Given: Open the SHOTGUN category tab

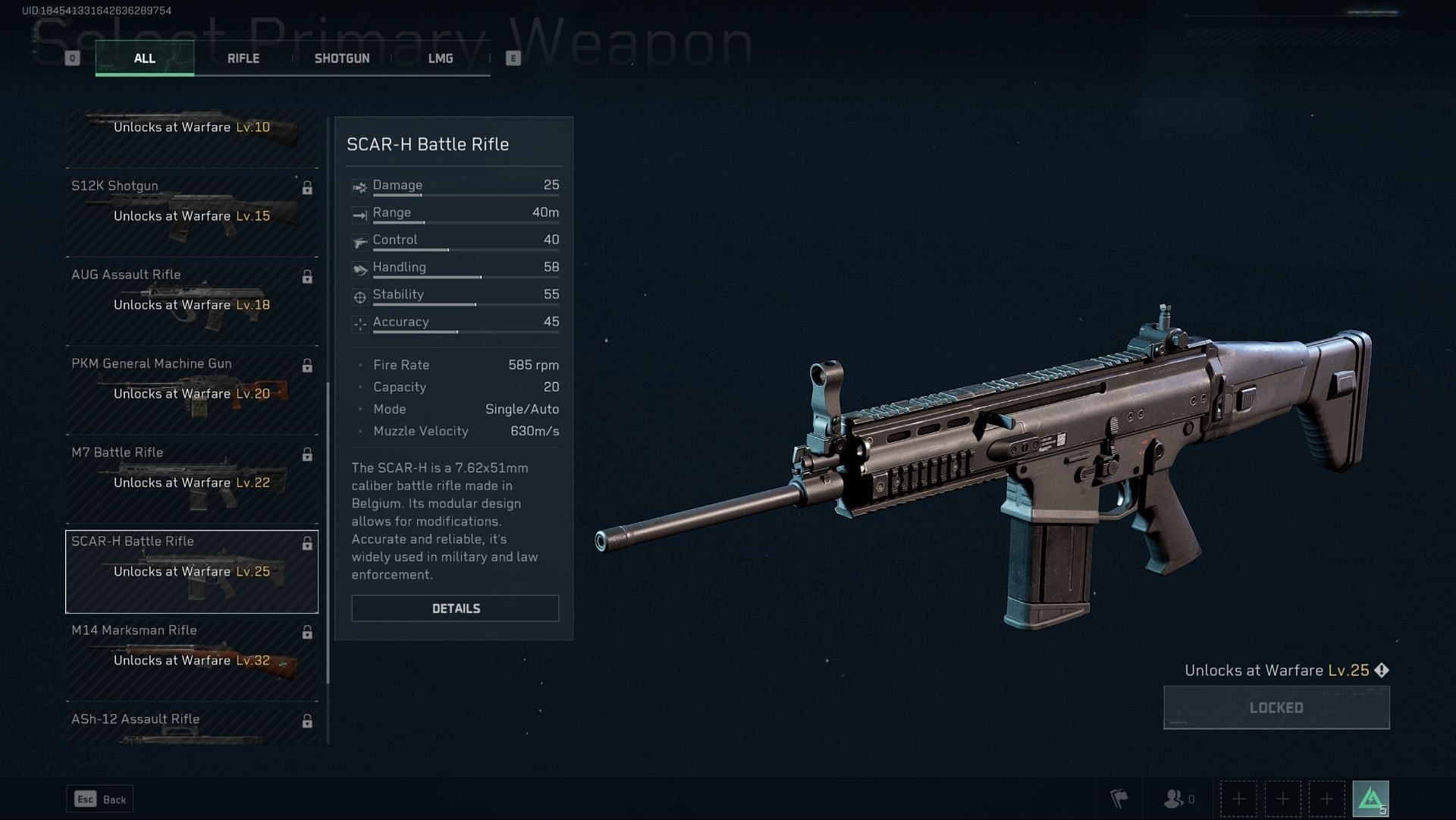Looking at the screenshot, I should 342,58.
